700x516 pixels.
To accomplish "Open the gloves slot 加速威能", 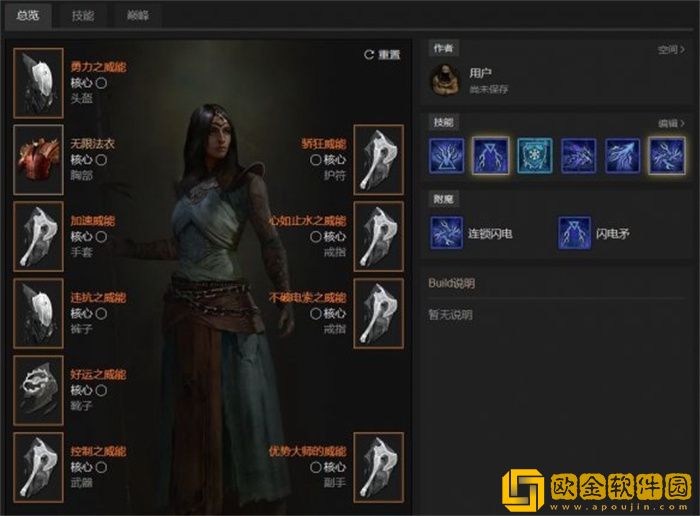I will click(x=39, y=236).
